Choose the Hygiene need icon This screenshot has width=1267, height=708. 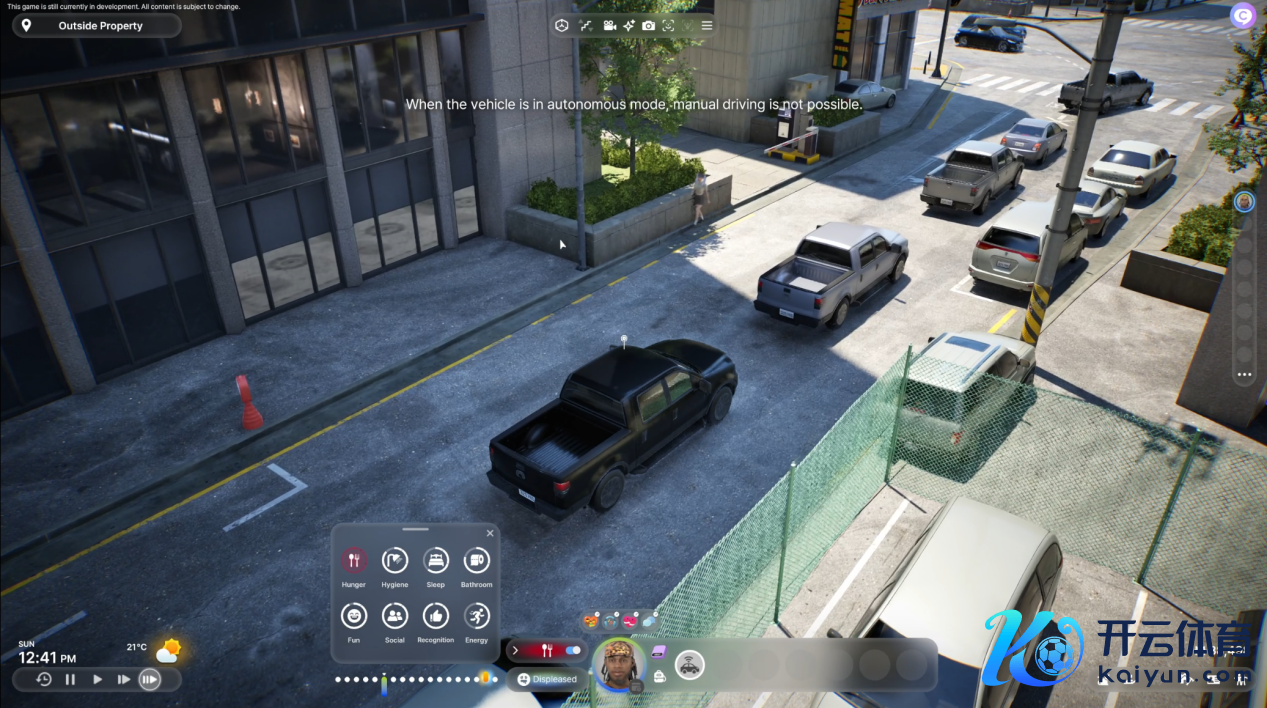point(395,561)
